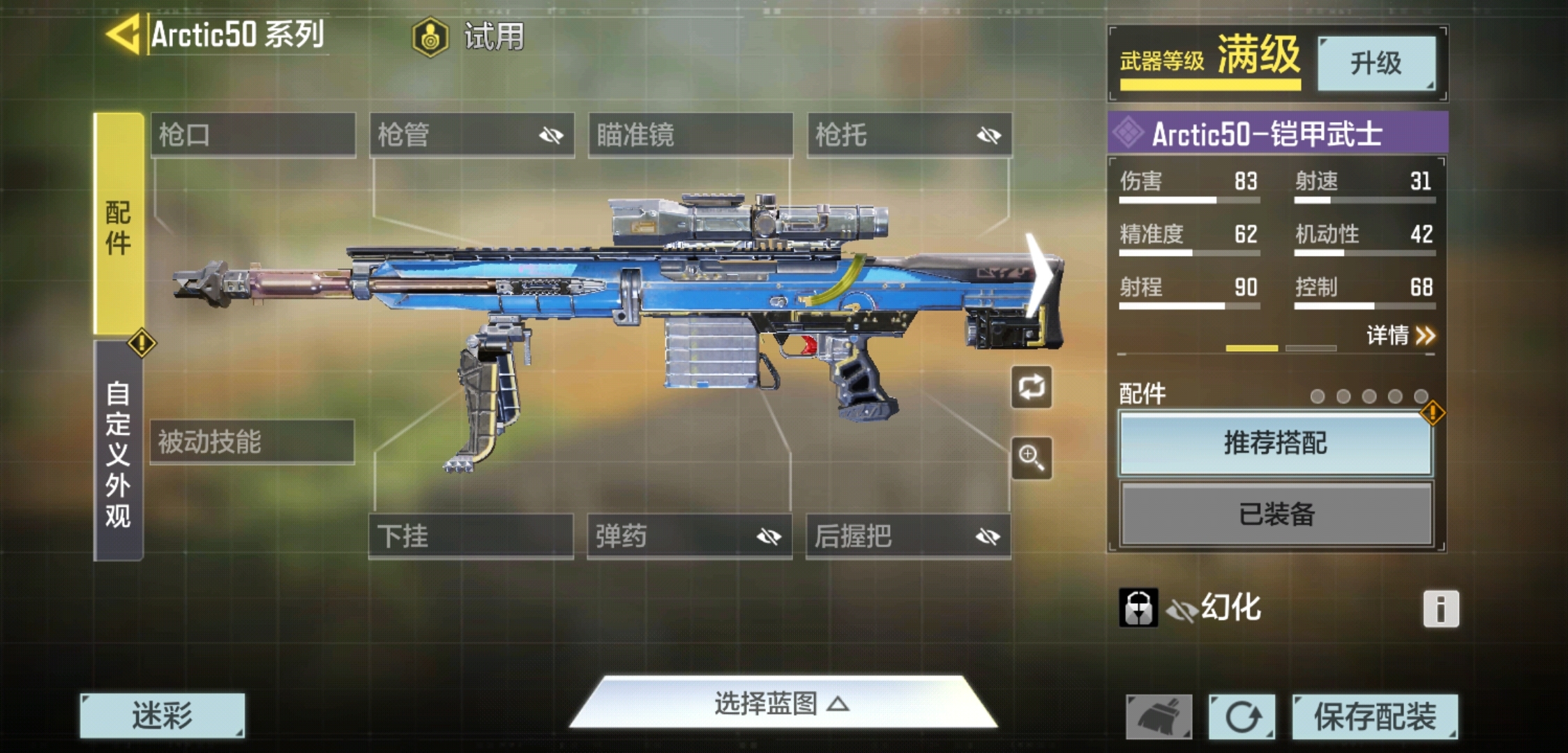This screenshot has width=1568, height=753.
Task: Rotate weapon with the swap arrows icon
Action: [1032, 387]
